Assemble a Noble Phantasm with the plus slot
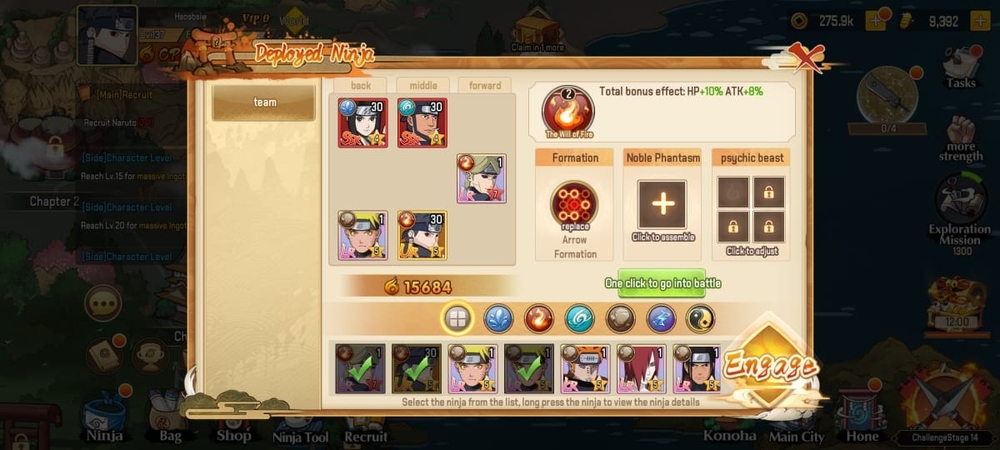Viewport: 1000px width, 450px height. 662,204
